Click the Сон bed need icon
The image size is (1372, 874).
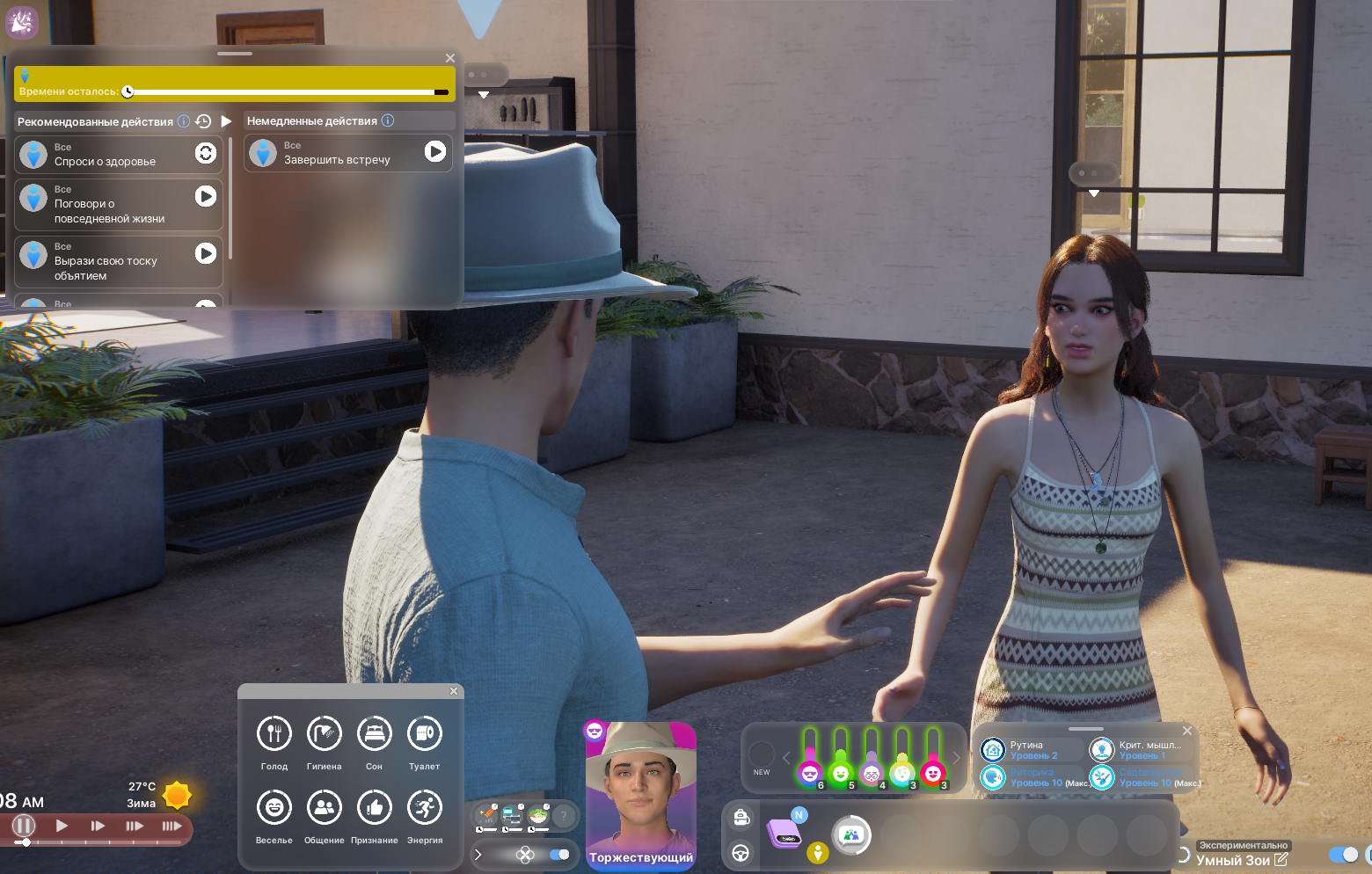click(x=375, y=733)
